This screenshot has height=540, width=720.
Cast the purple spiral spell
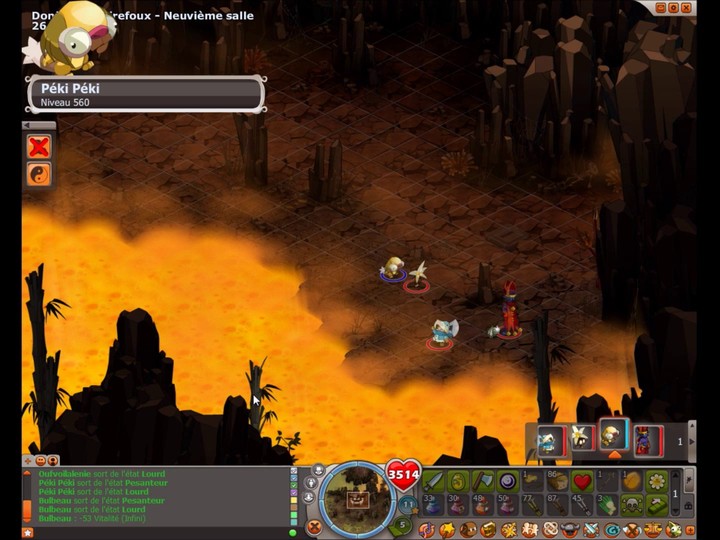pos(508,481)
